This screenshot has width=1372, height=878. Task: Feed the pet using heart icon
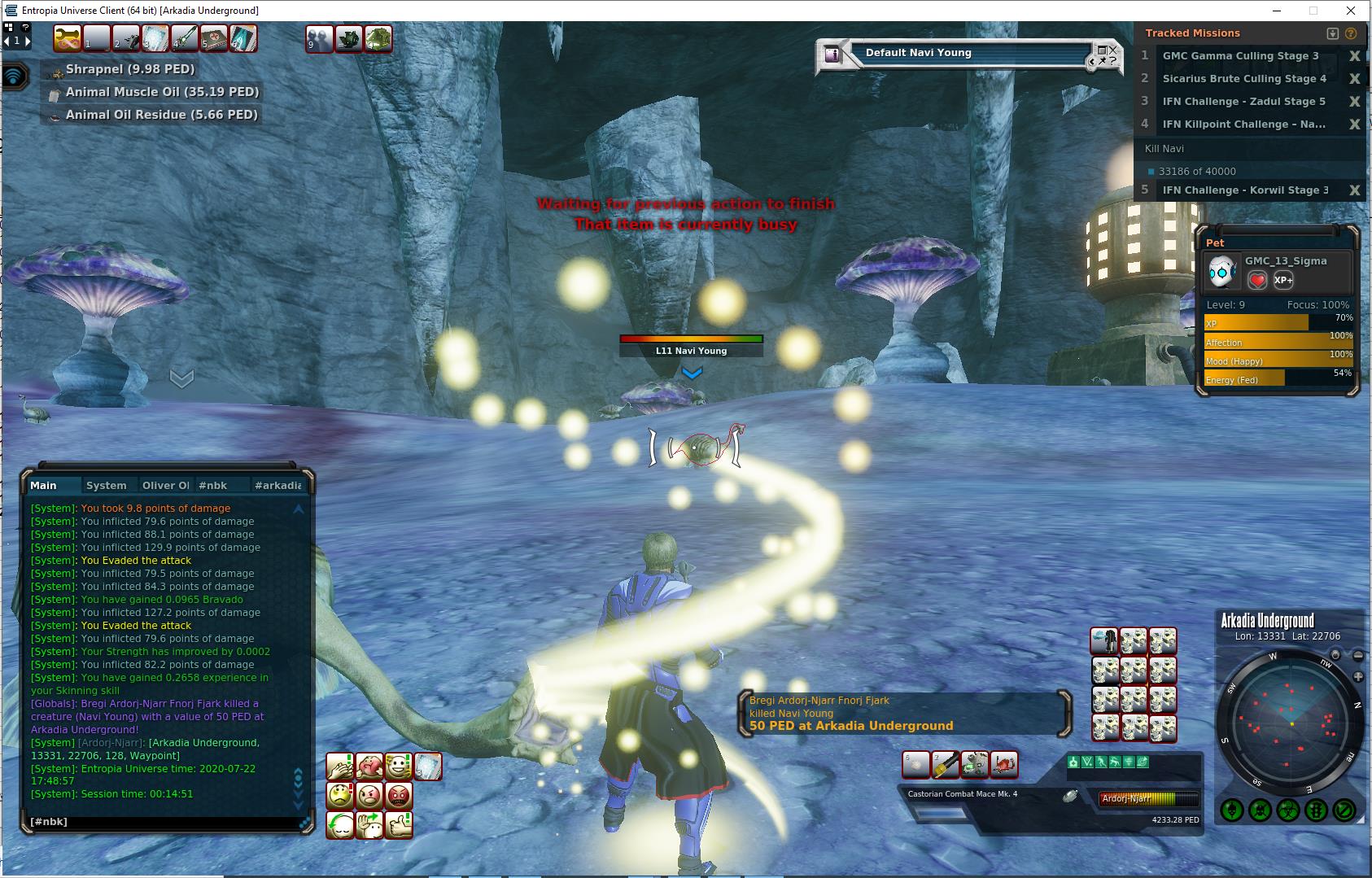pos(1257,280)
